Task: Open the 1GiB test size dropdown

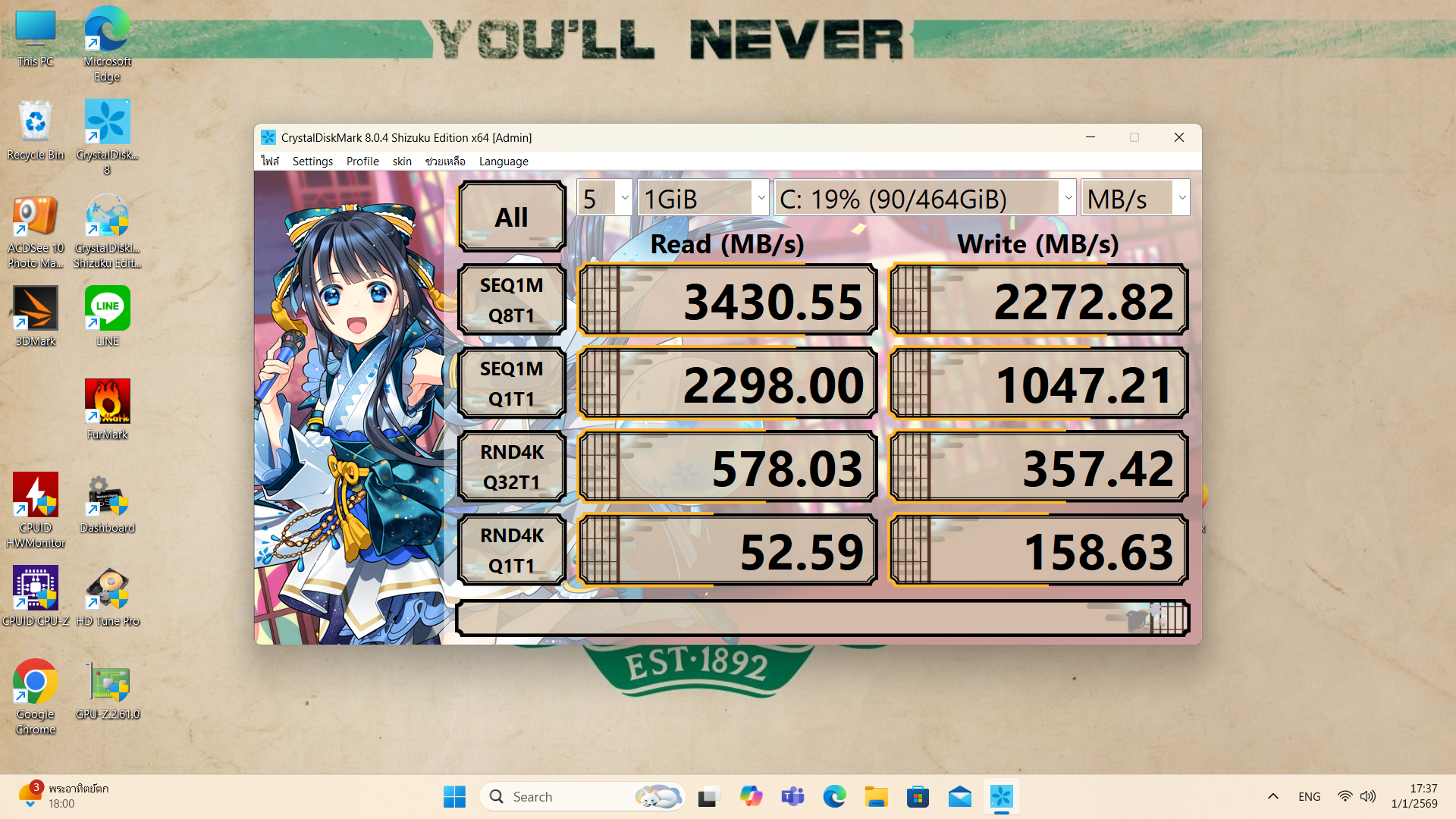Action: coord(704,199)
